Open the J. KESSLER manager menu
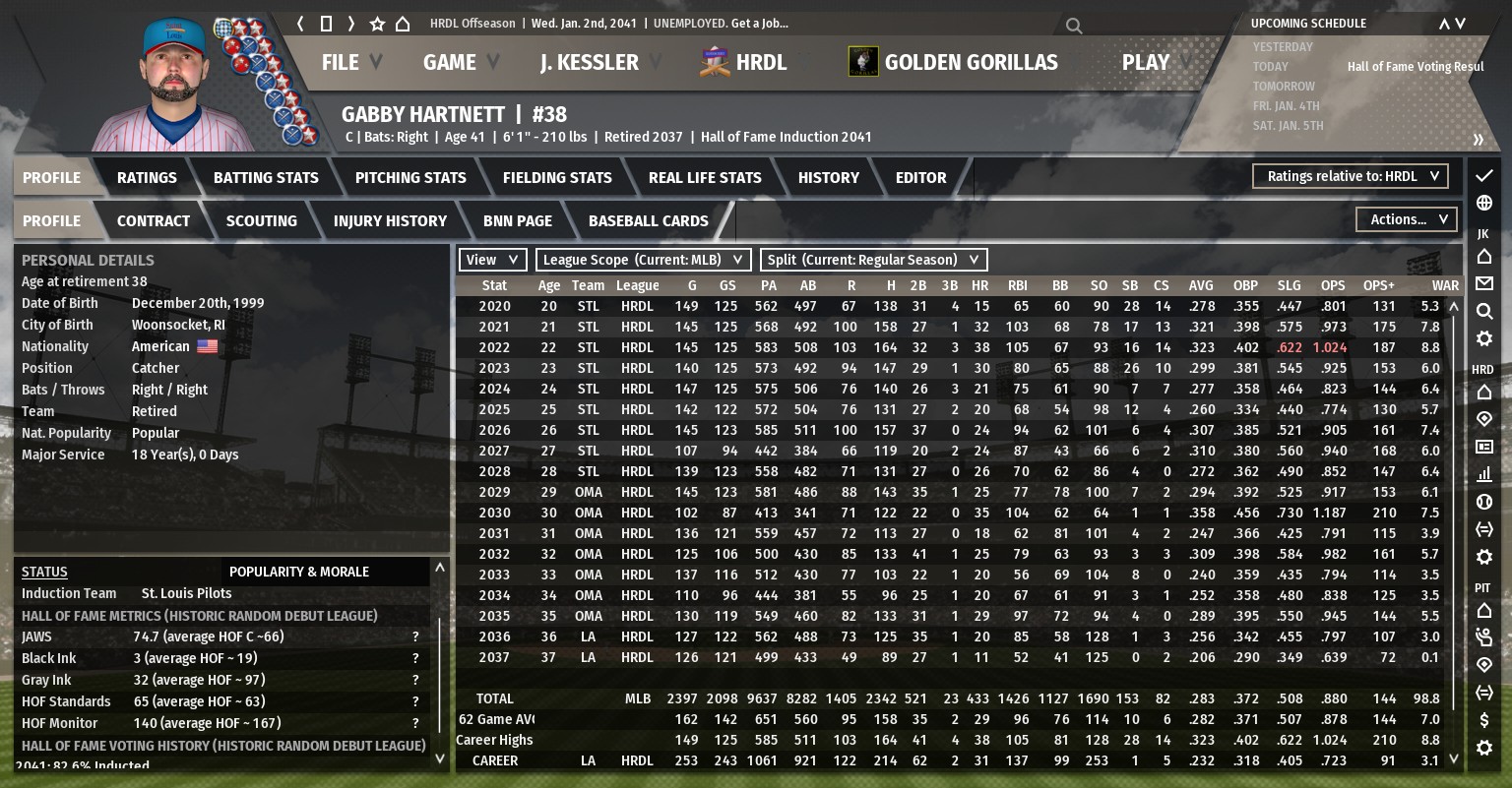1512x788 pixels. [x=589, y=62]
